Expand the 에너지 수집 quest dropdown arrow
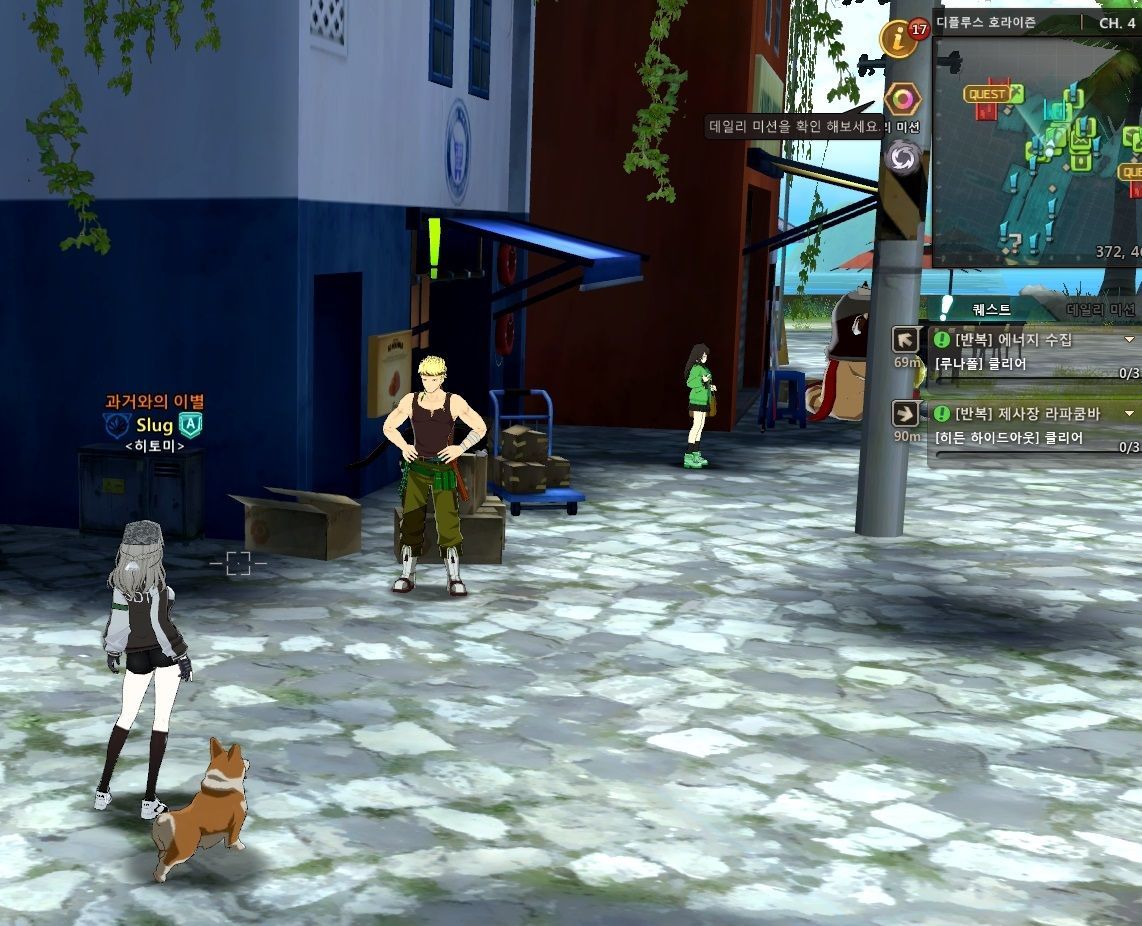Image resolution: width=1142 pixels, height=926 pixels. [1130, 340]
